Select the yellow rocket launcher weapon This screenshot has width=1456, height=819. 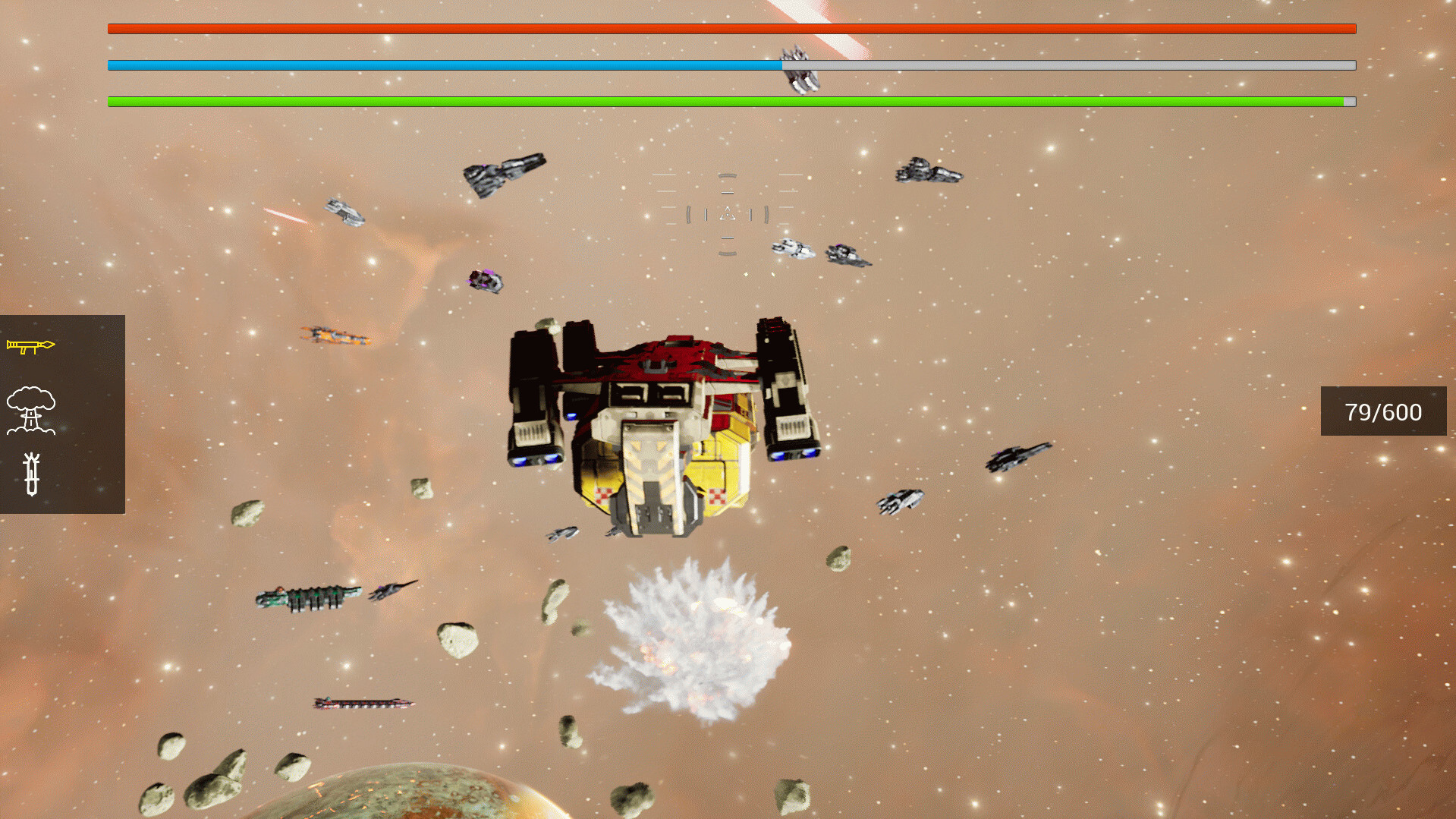pyautogui.click(x=30, y=346)
